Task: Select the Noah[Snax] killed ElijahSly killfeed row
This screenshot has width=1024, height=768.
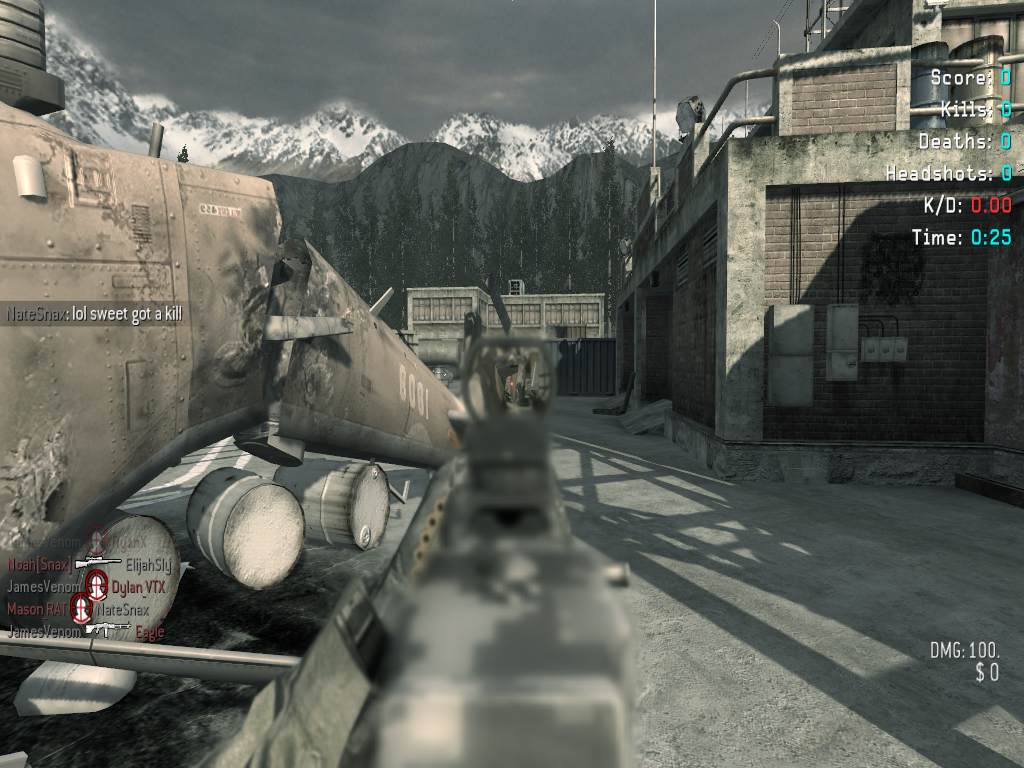Action: [90, 564]
